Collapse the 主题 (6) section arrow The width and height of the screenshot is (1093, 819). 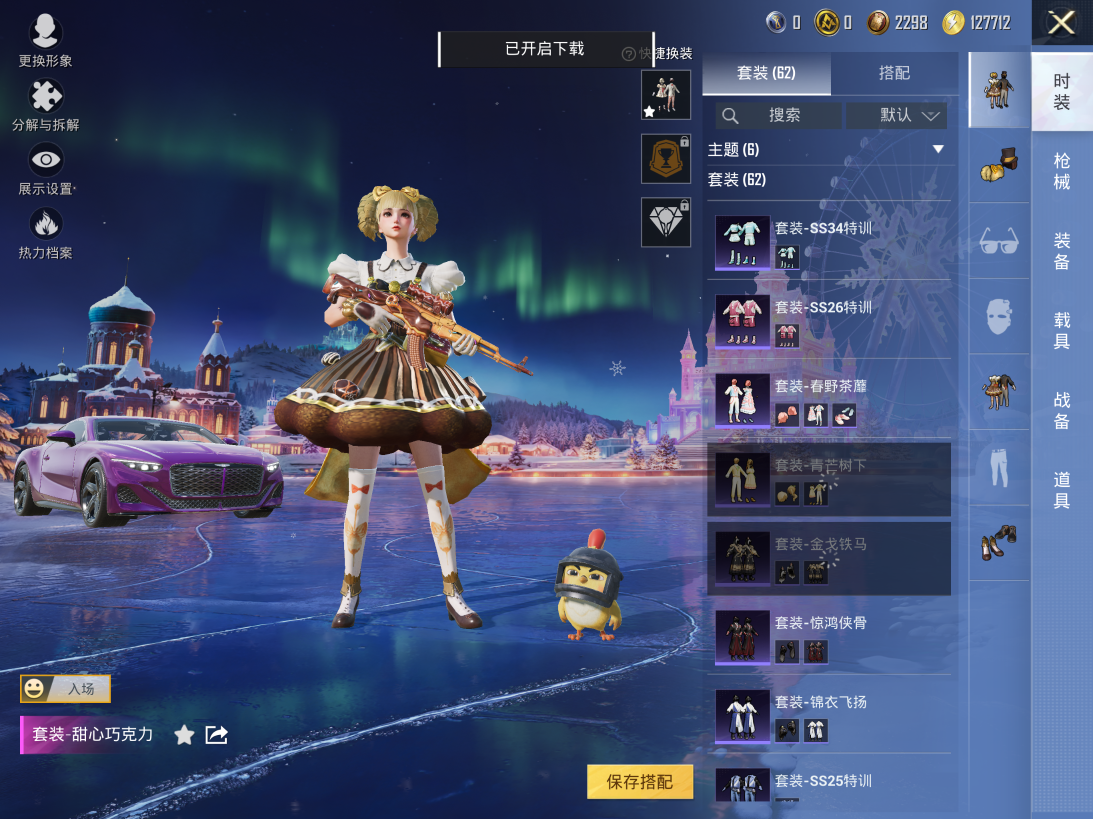coord(938,149)
